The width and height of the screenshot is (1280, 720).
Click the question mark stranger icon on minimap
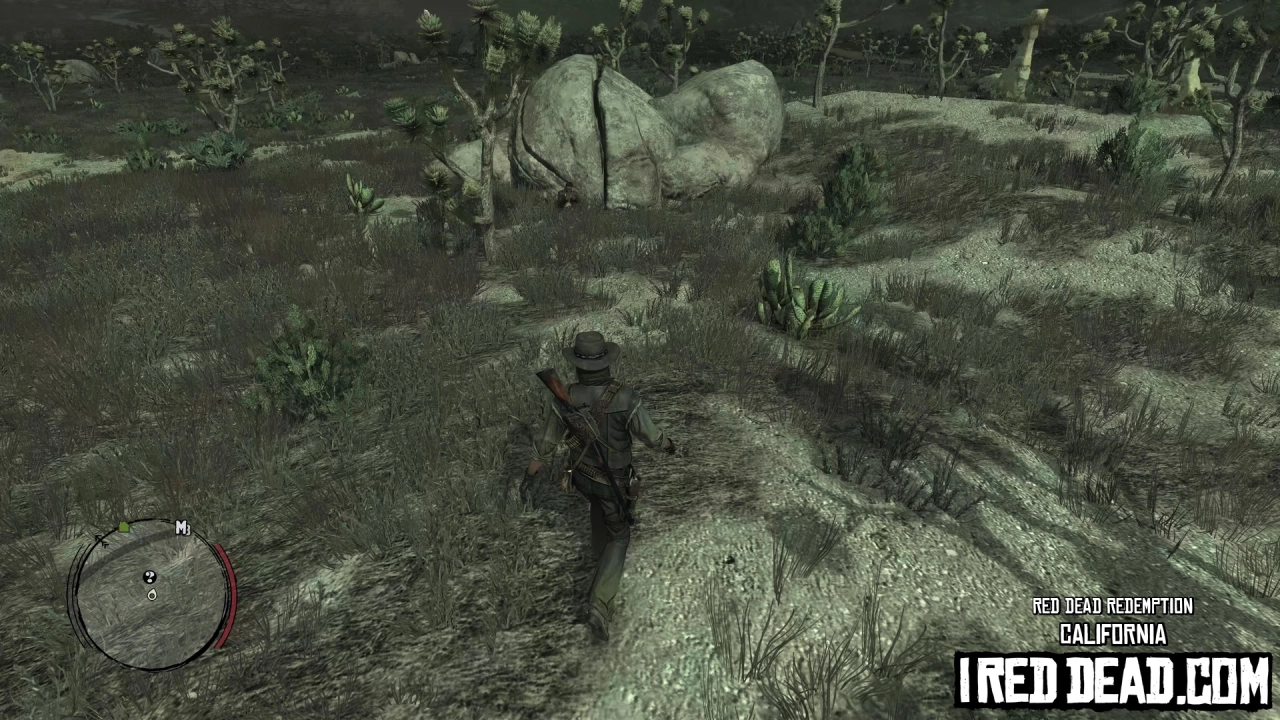point(150,577)
